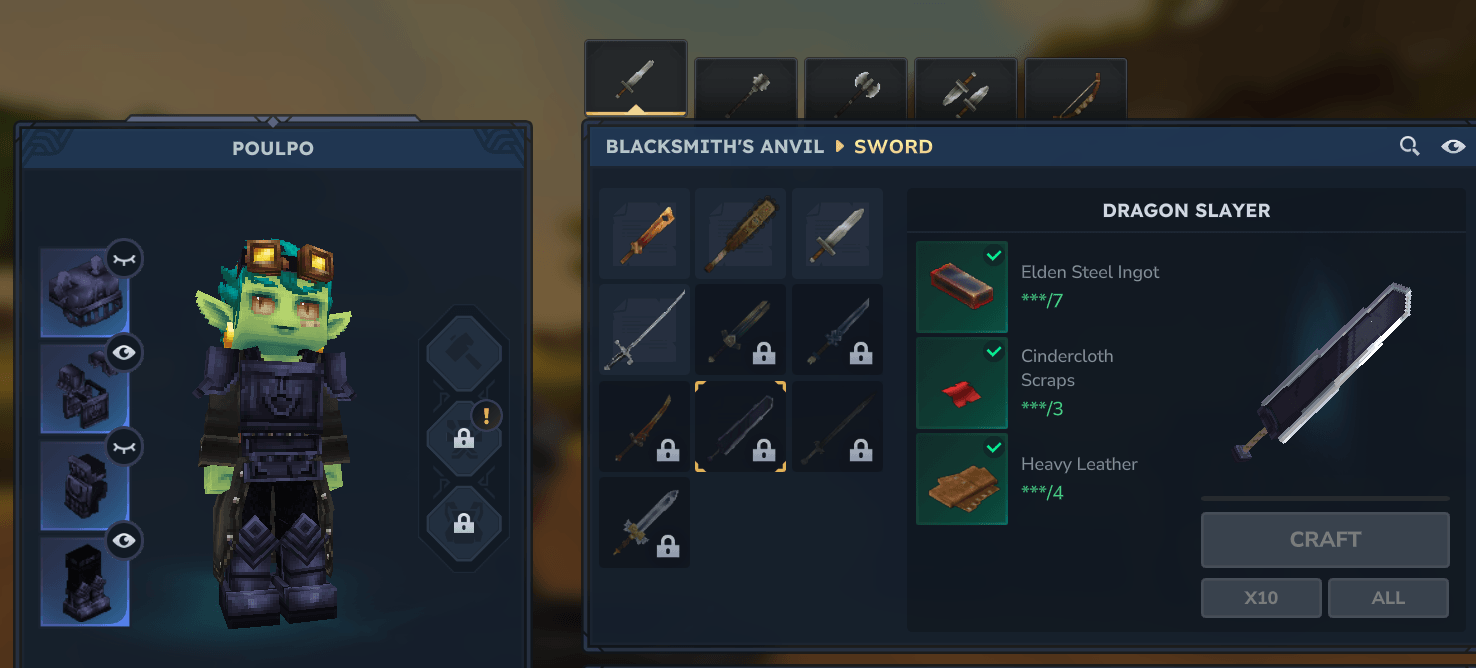This screenshot has width=1476, height=668.
Task: Toggle the eye icon in the anvil header
Action: click(x=1453, y=147)
